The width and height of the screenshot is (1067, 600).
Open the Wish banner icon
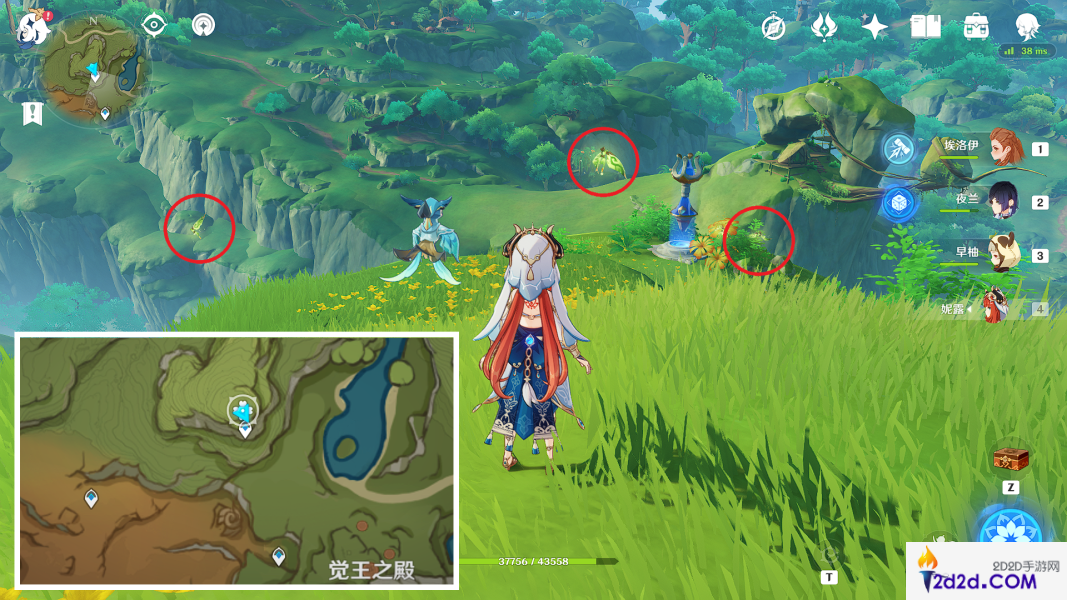[x=824, y=27]
